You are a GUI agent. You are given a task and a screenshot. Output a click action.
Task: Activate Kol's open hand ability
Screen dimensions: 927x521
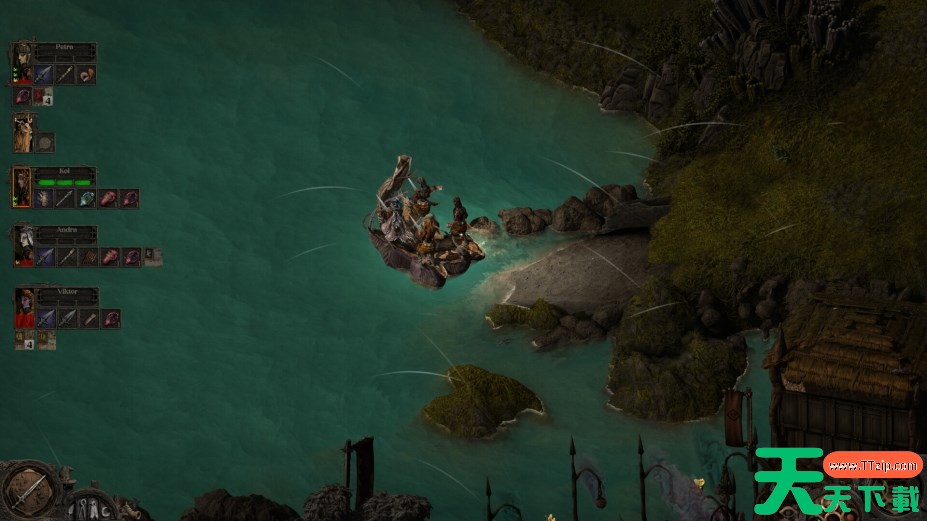(x=43, y=198)
